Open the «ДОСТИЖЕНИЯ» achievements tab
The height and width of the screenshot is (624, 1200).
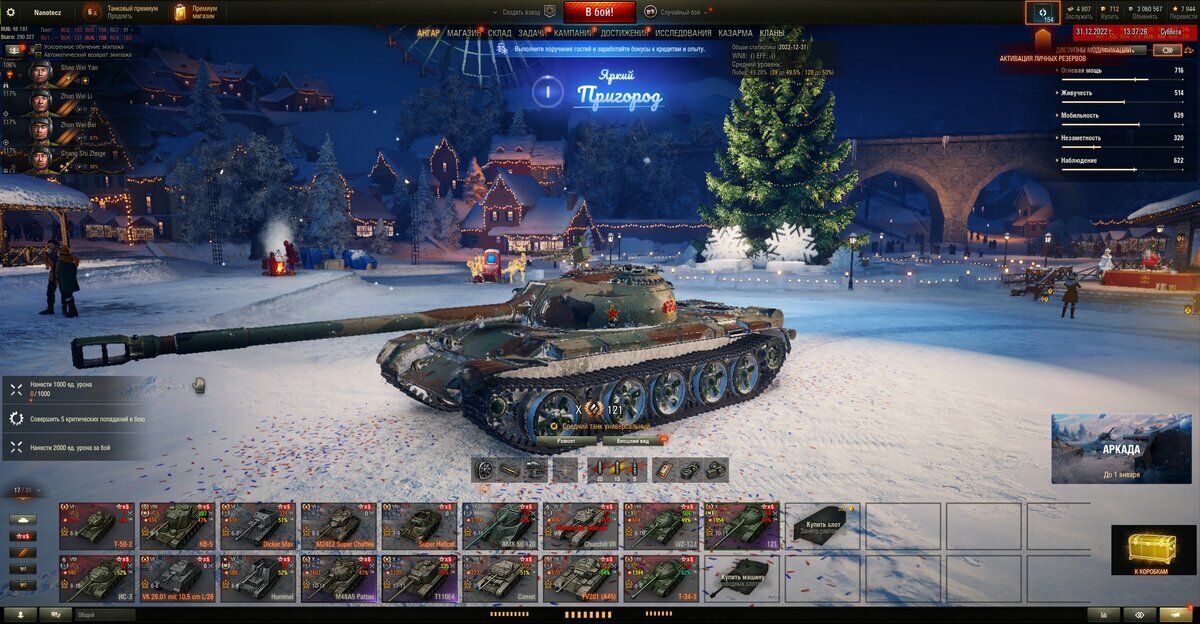tap(624, 33)
